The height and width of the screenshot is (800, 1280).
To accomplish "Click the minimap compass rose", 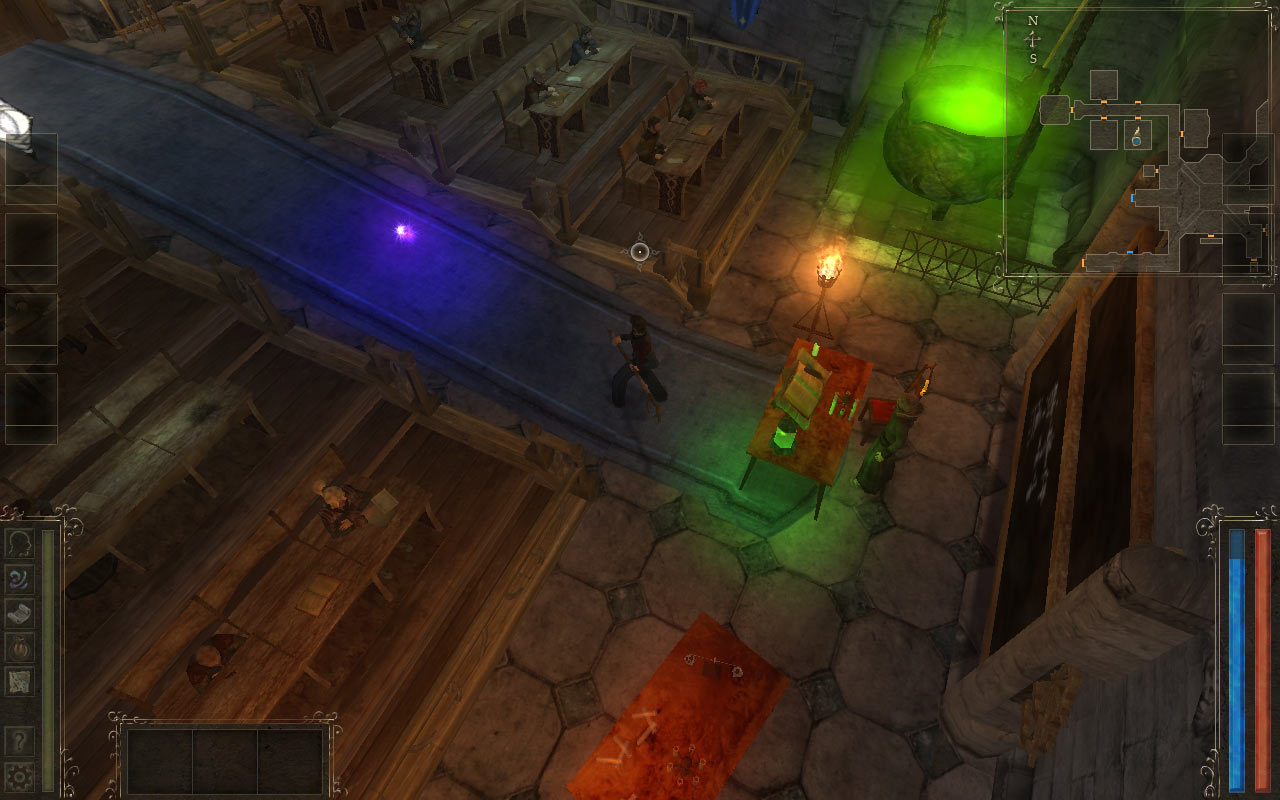I will click(x=1033, y=39).
